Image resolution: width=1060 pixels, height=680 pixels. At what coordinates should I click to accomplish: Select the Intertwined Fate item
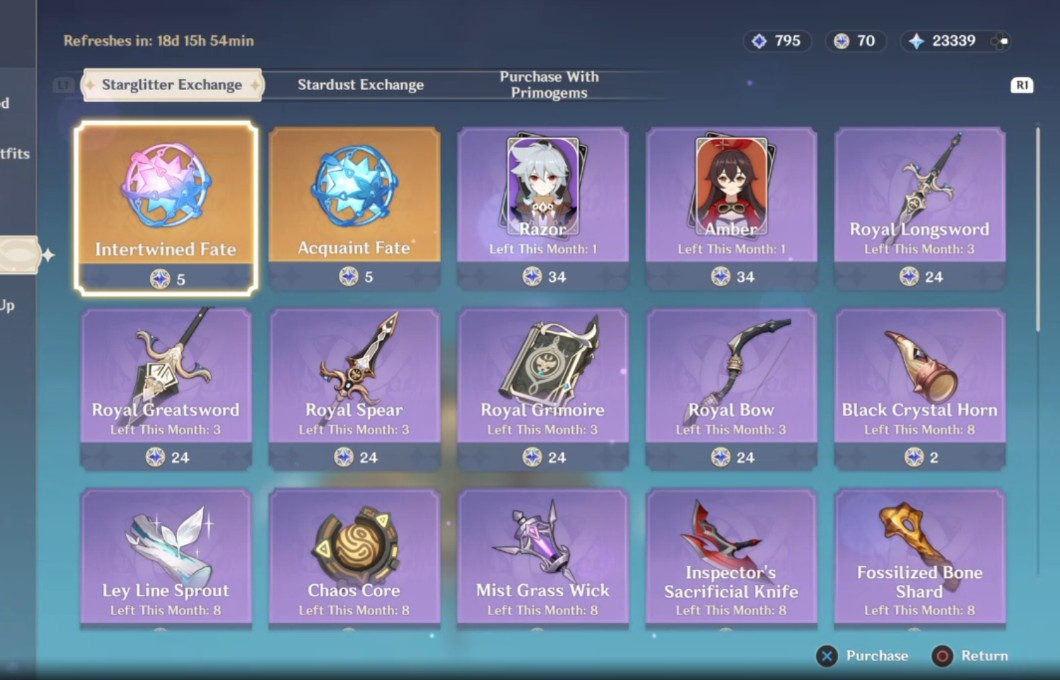tap(166, 208)
